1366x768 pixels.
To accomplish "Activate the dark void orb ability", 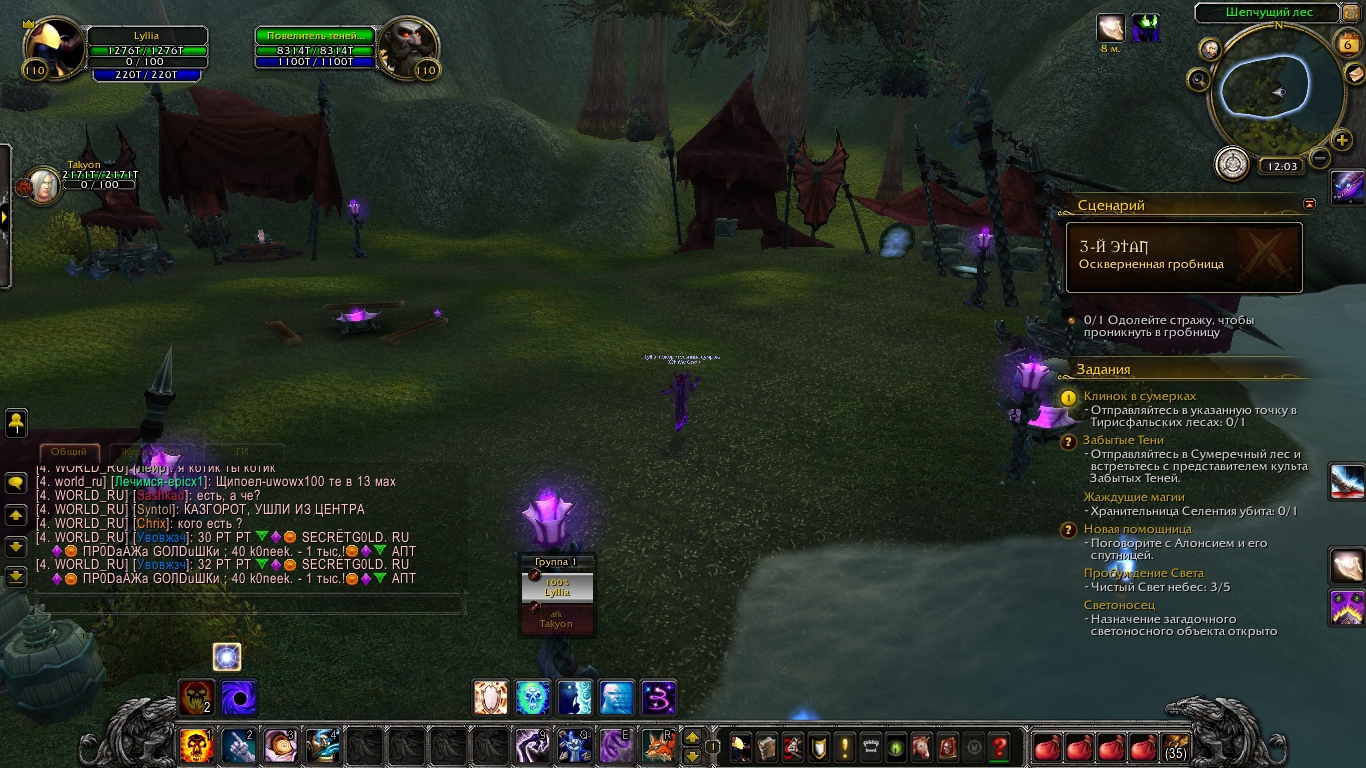I will click(239, 697).
